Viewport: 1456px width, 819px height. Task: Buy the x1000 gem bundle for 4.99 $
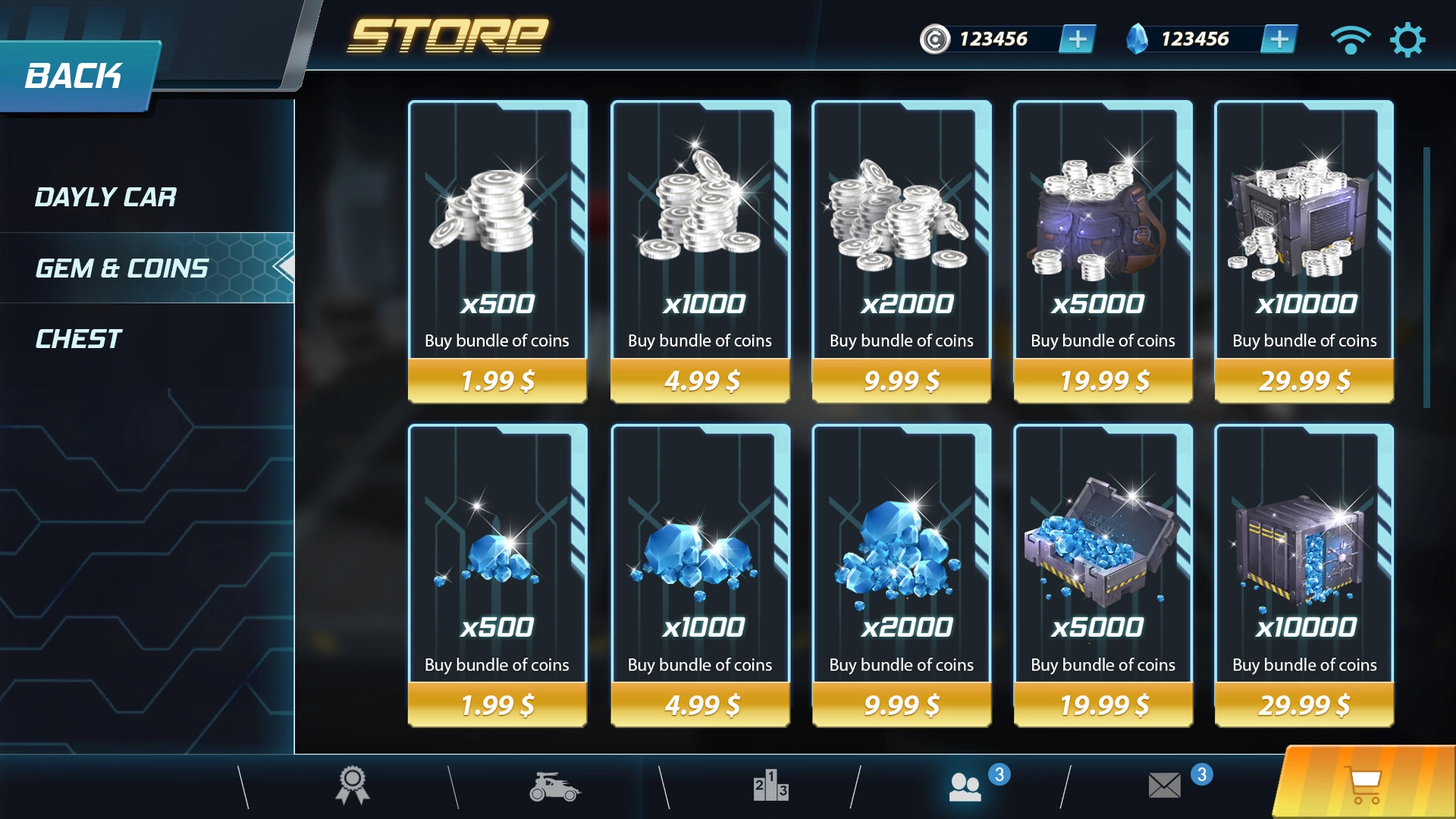click(701, 704)
